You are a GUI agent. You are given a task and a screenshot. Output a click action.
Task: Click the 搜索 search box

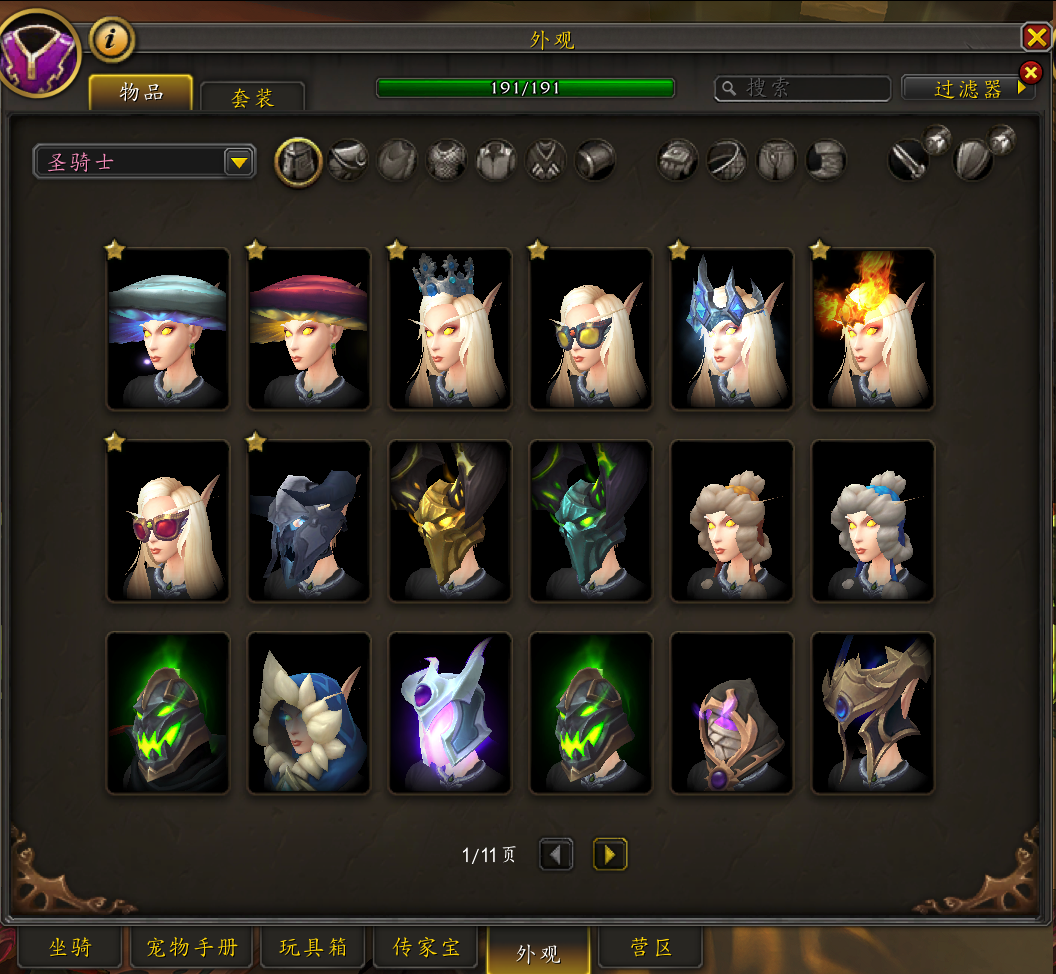coord(802,89)
